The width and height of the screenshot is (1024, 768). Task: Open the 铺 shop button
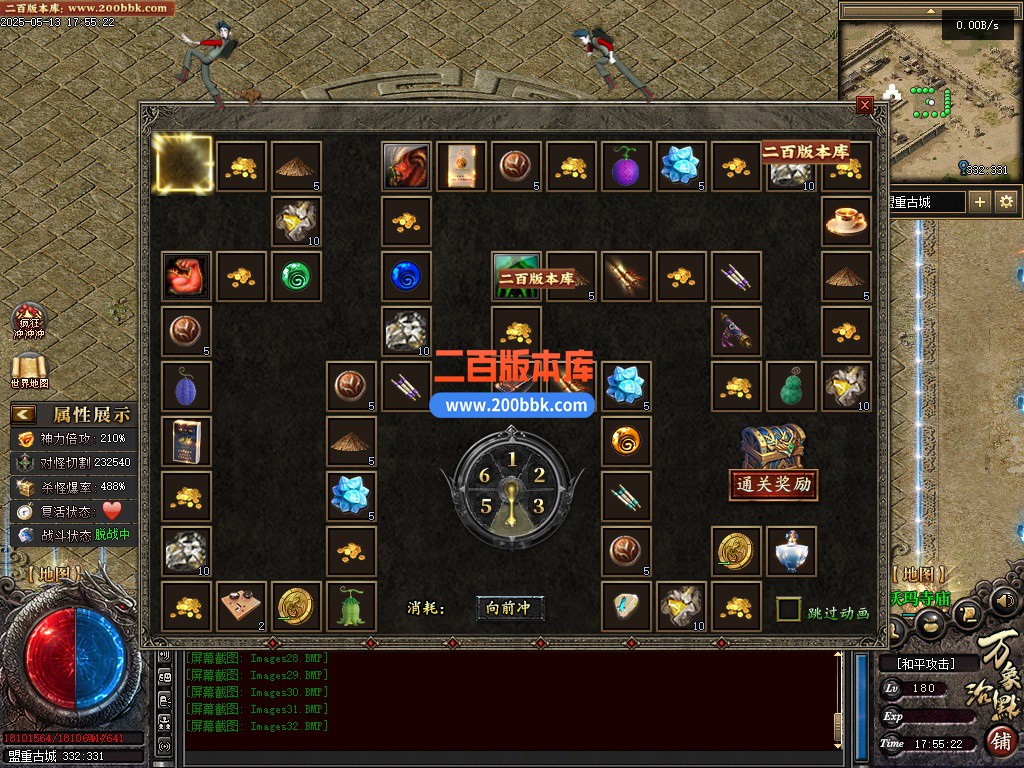click(x=1000, y=741)
